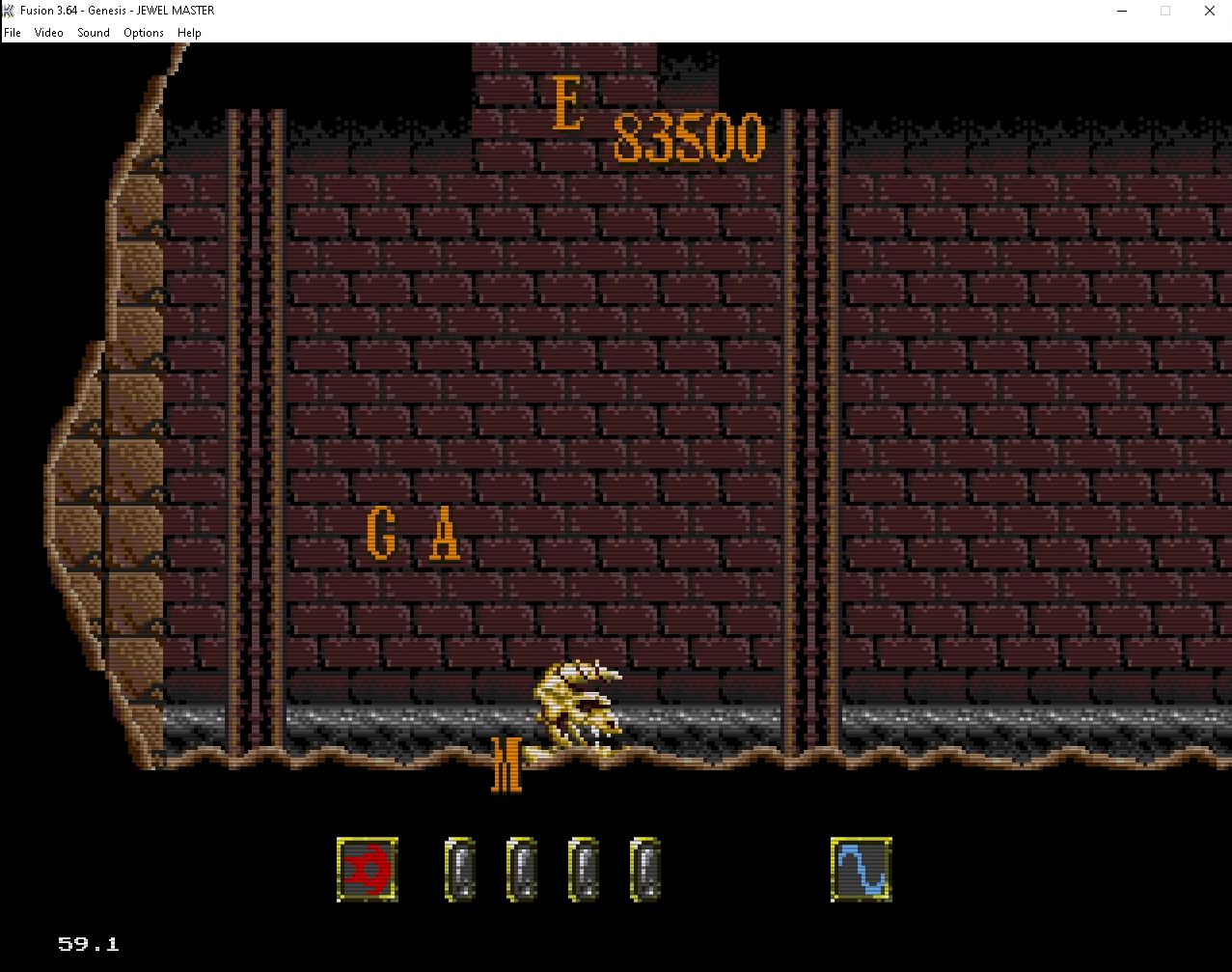
Task: Open the Options menu
Action: point(144,33)
